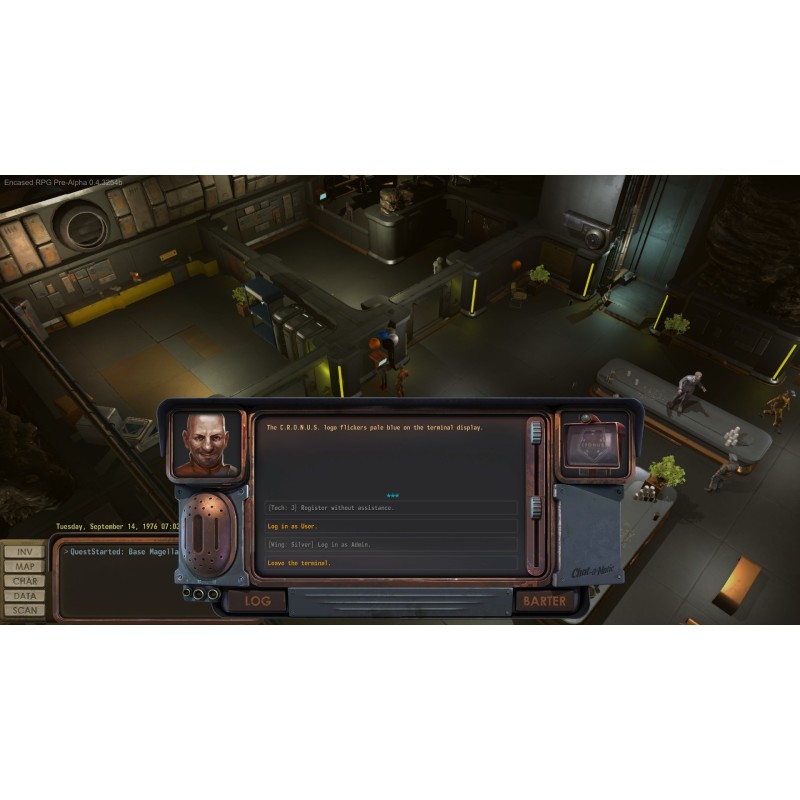800x800 pixels.
Task: Choose 'Register without assistance' Tech option
Action: coord(331,508)
